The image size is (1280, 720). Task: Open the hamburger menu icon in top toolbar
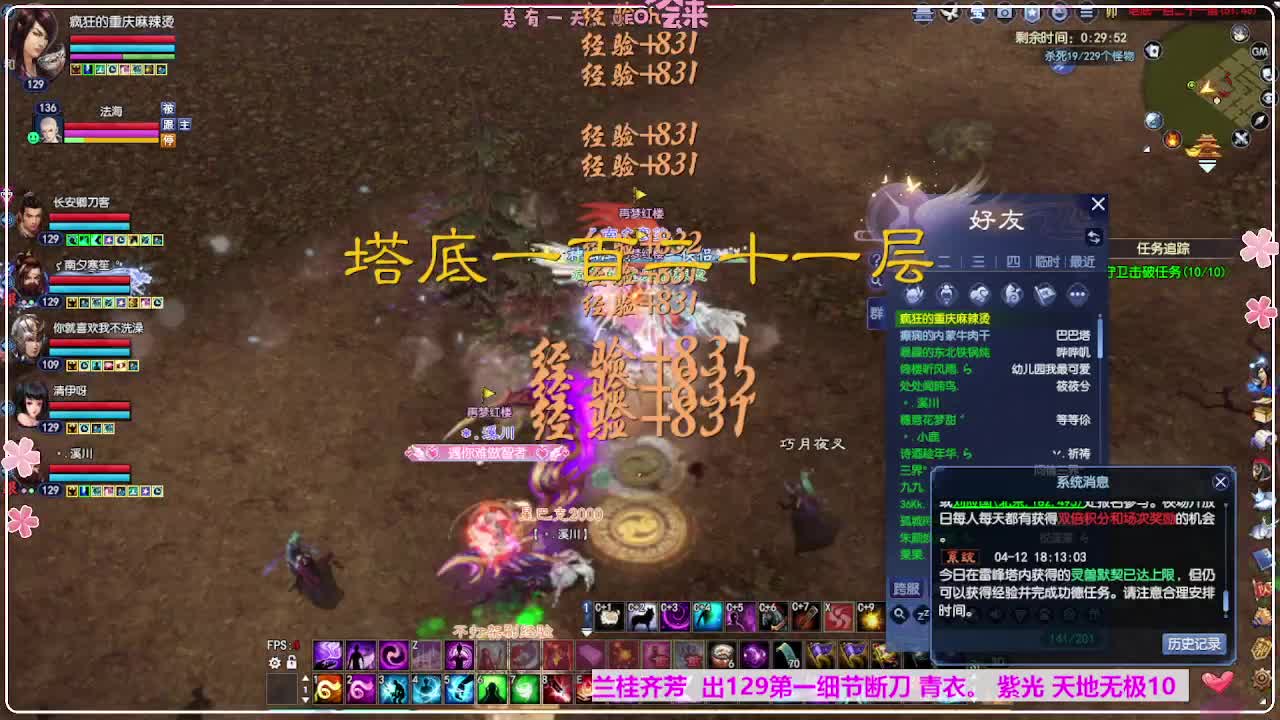[x=1086, y=12]
